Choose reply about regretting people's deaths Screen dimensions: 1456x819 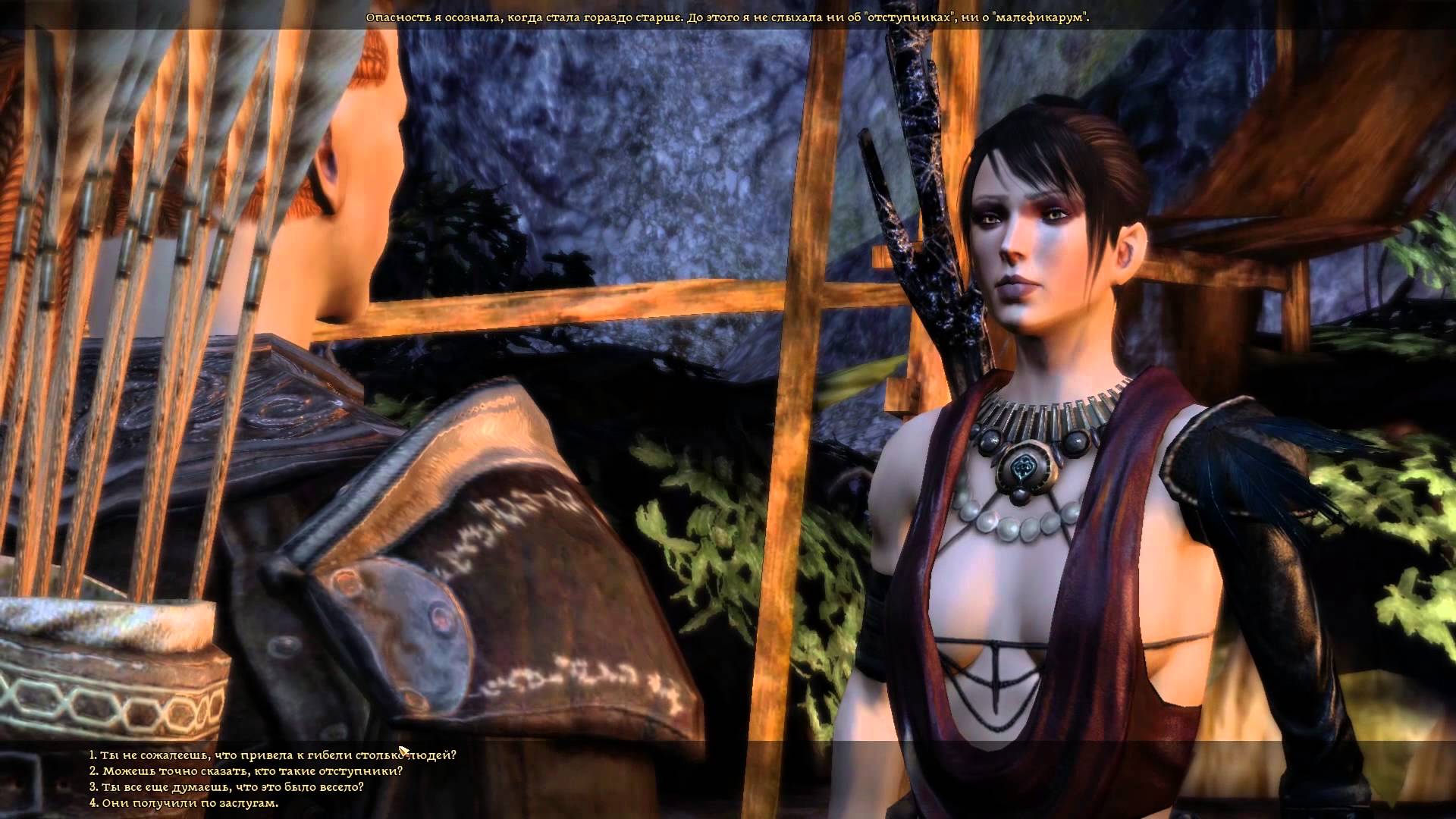point(273,755)
